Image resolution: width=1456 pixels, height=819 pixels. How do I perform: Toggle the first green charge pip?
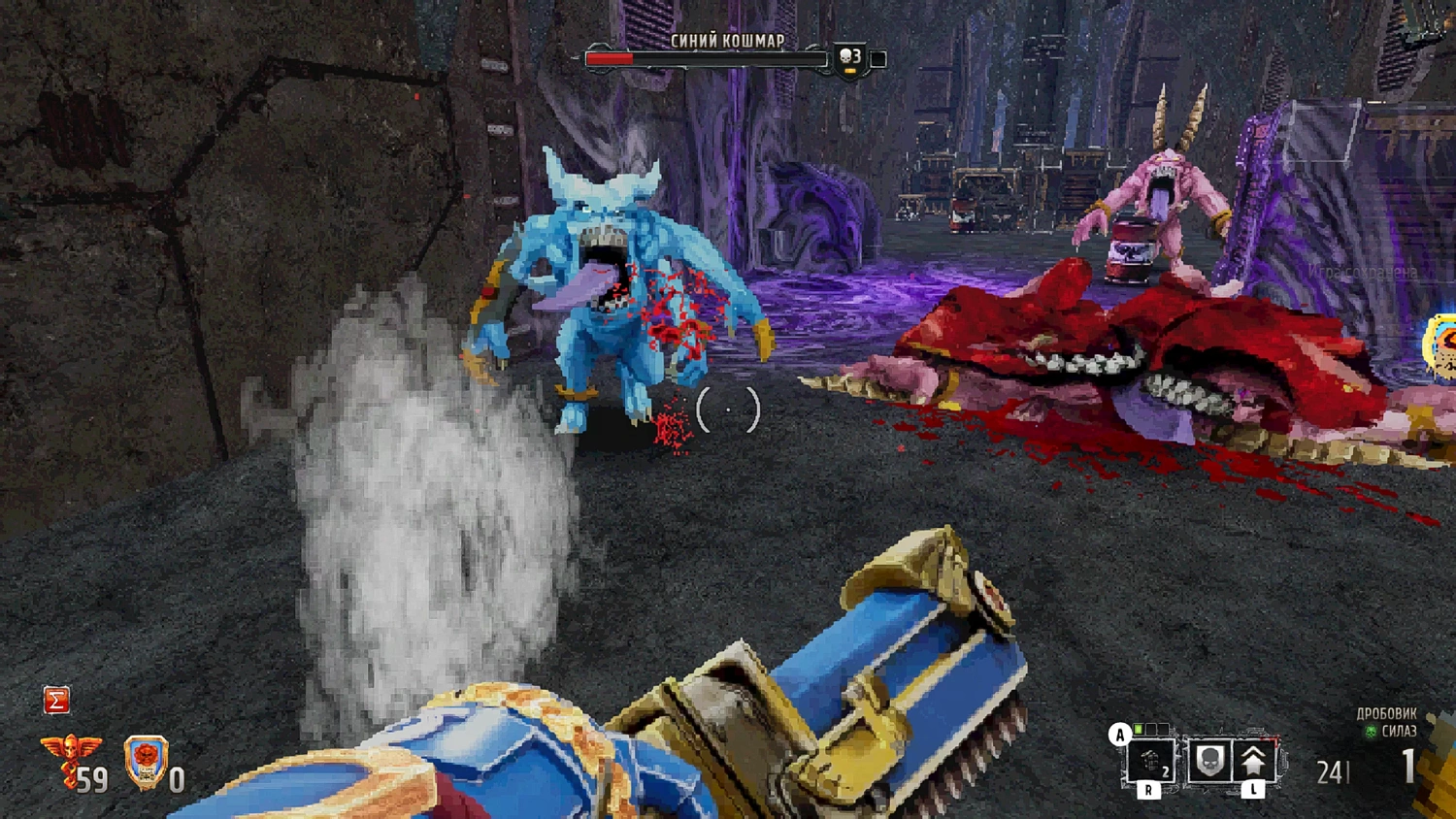coord(1138,729)
